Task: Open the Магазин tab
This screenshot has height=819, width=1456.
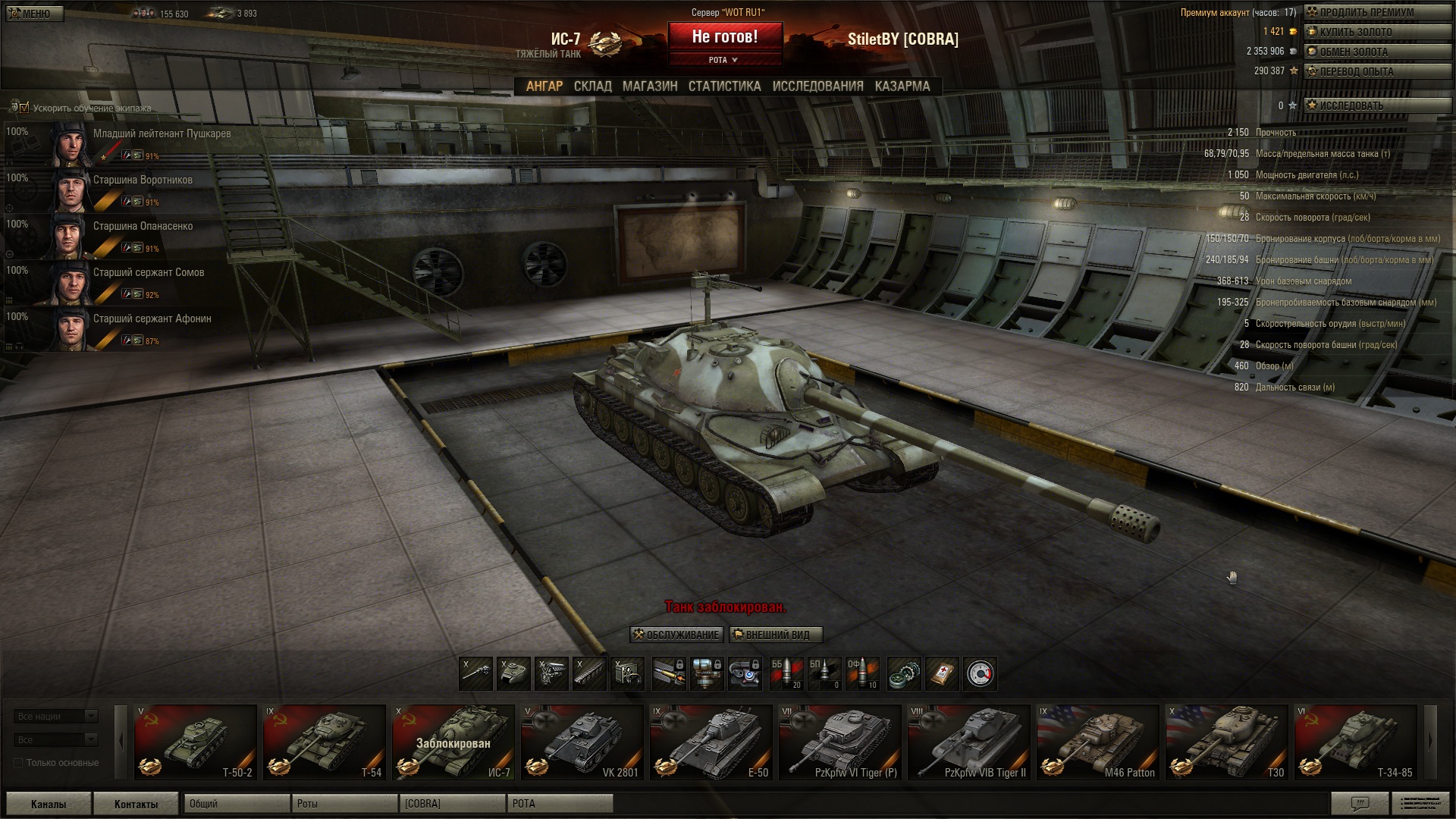Action: (650, 86)
